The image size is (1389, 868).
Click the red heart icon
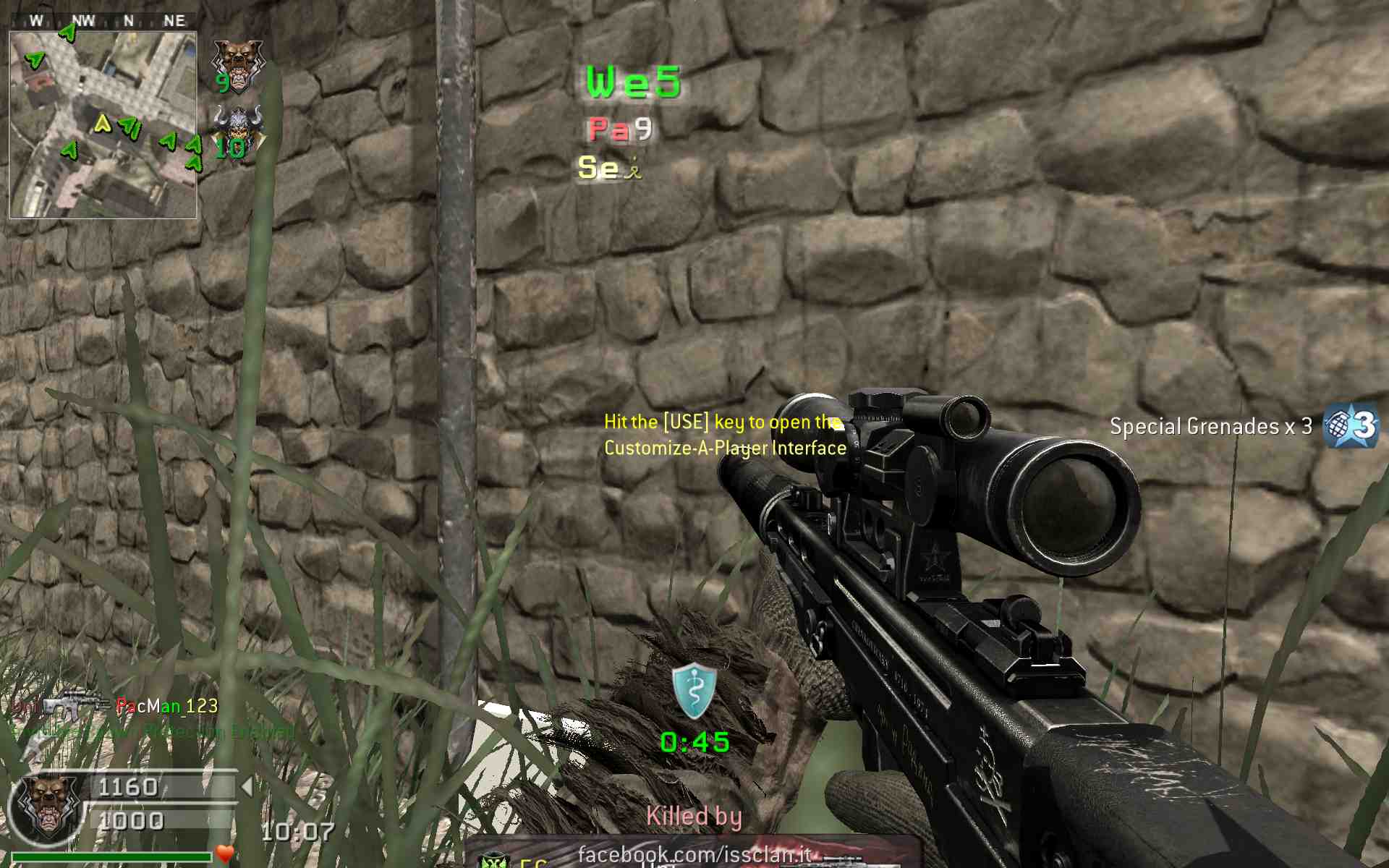225,854
